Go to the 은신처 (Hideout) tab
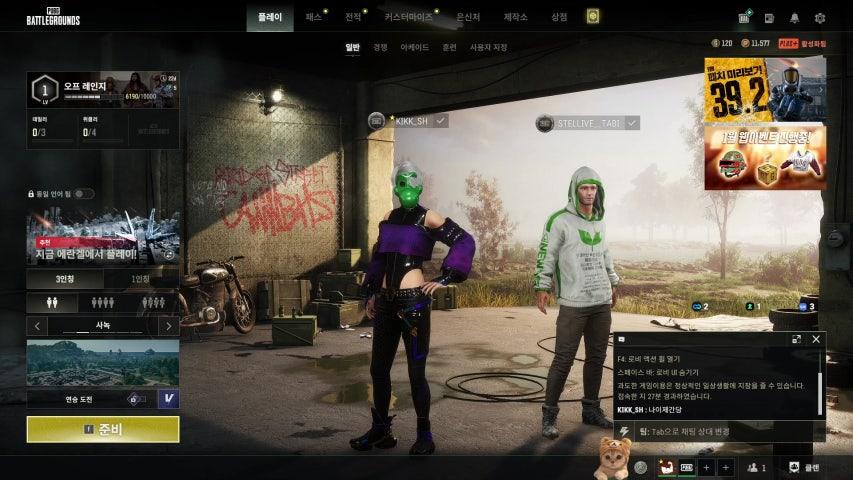853x480 pixels. tap(468, 17)
